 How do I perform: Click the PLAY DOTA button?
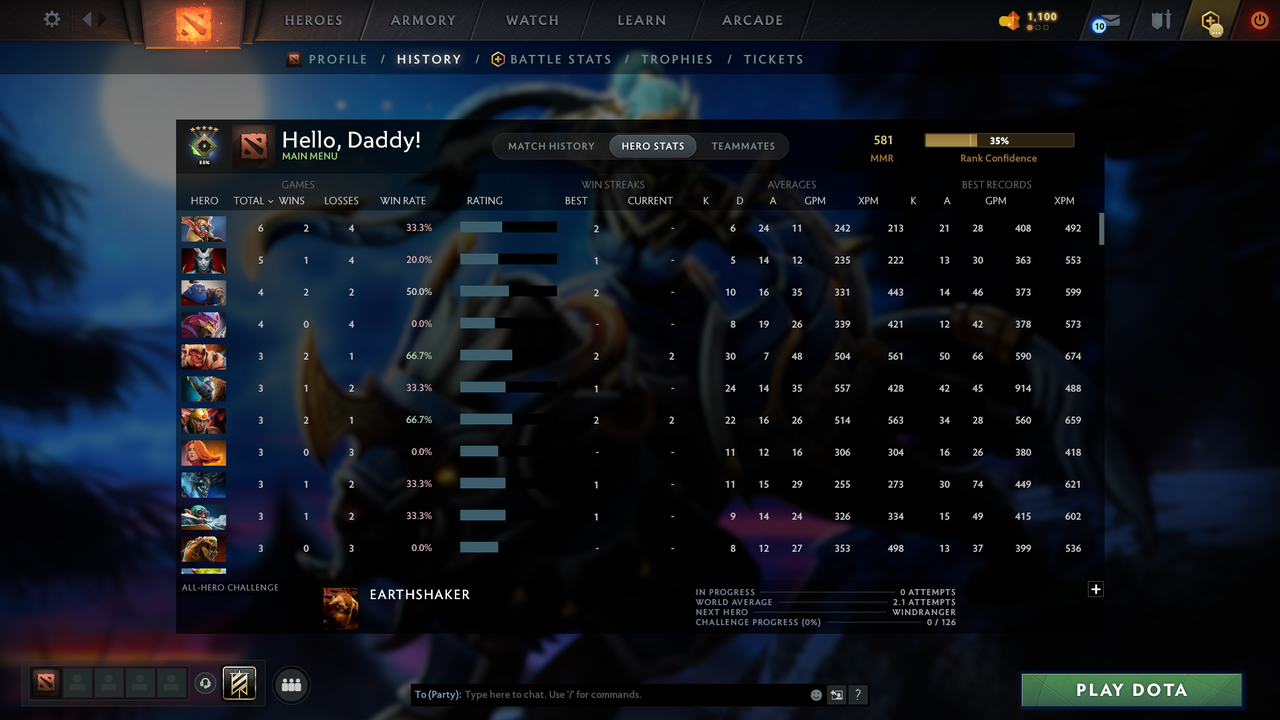click(1131, 689)
